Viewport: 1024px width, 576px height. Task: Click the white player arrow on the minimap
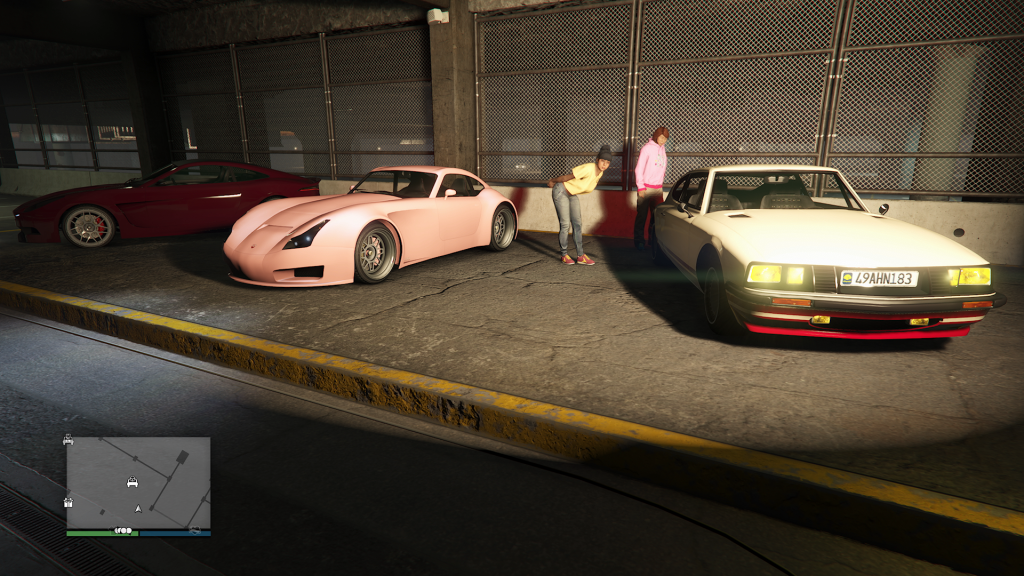138,508
